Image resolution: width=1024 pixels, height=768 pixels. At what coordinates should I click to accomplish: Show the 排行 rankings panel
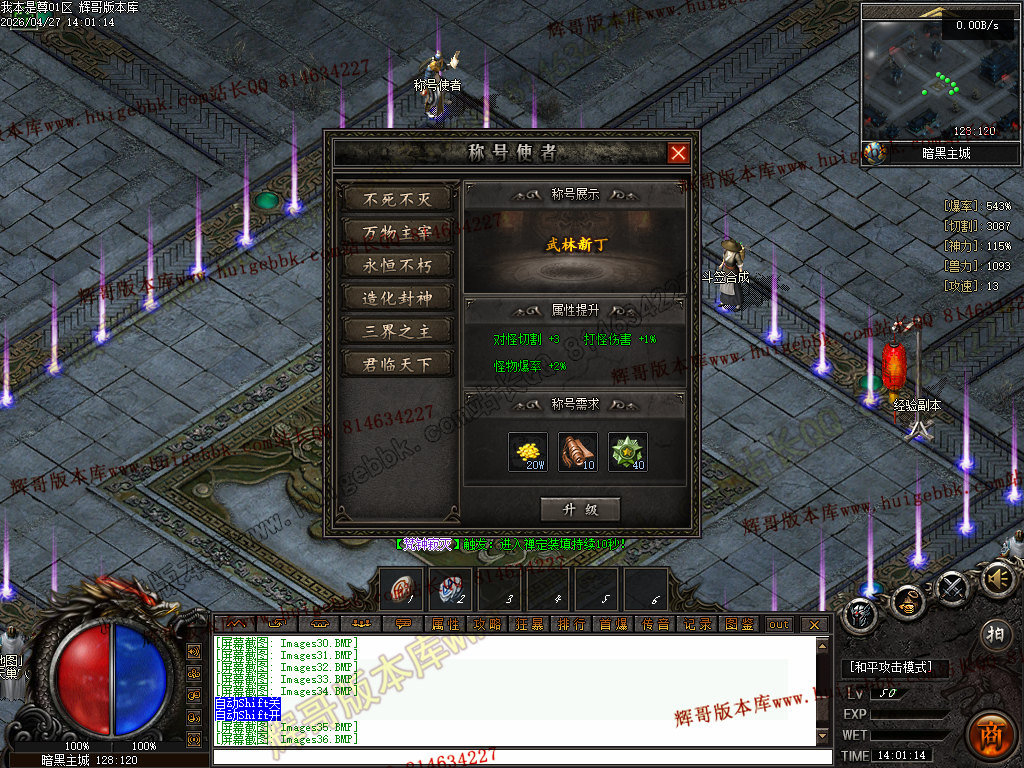point(572,624)
